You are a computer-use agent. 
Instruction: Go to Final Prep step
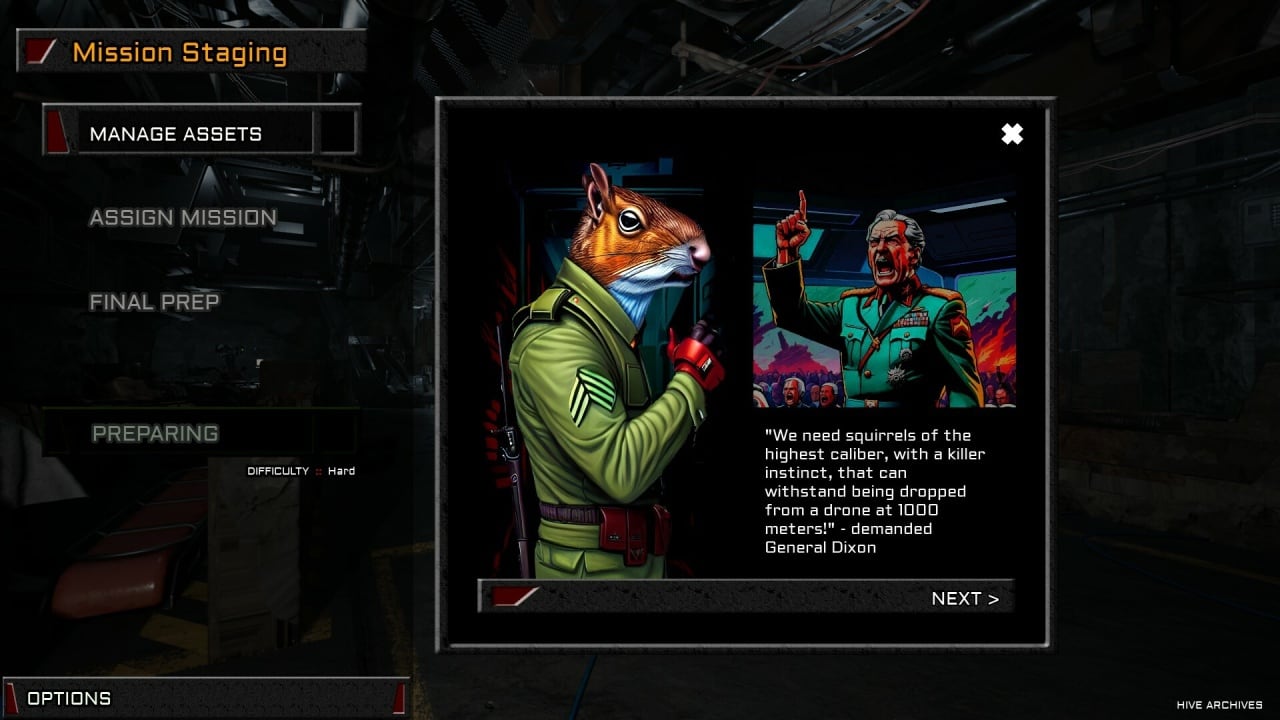(154, 302)
